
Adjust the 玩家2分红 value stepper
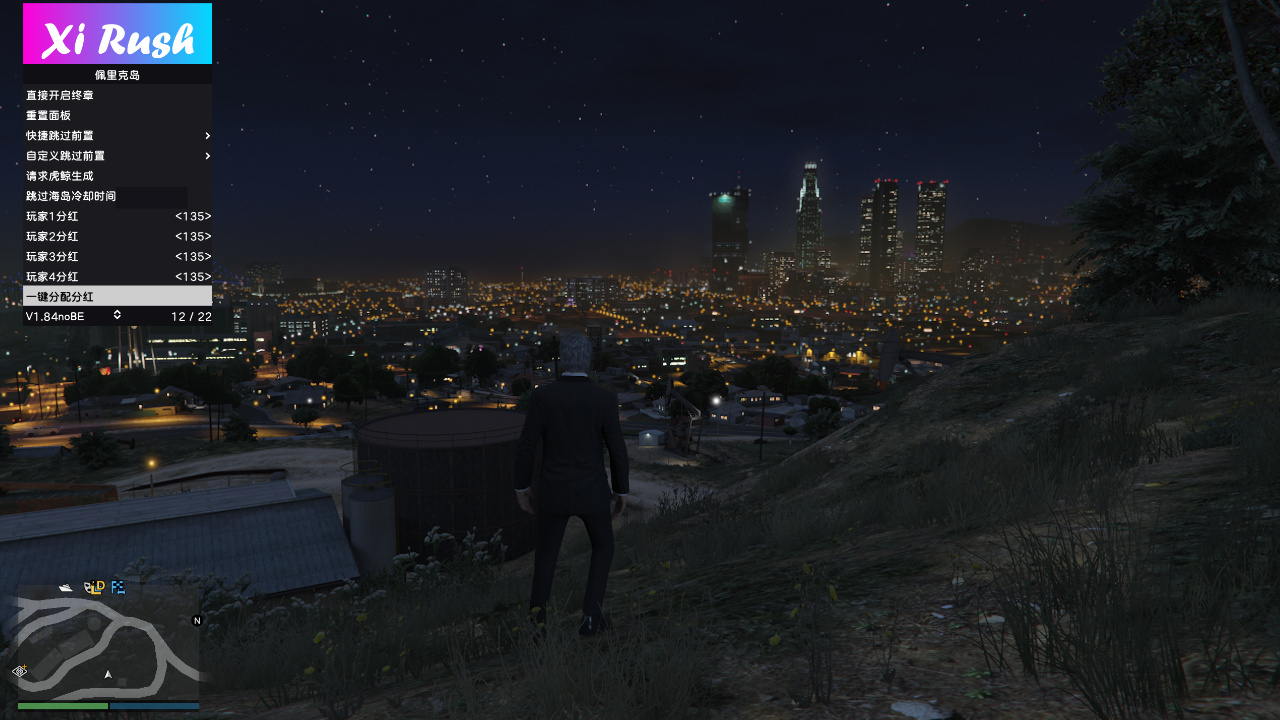[x=192, y=236]
